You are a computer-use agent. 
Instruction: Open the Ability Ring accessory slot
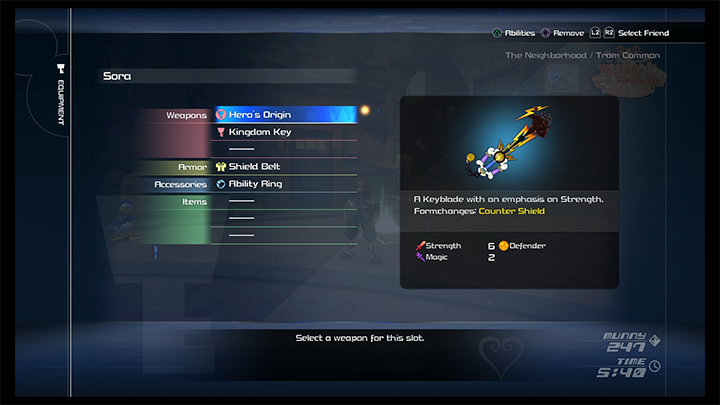(x=285, y=184)
